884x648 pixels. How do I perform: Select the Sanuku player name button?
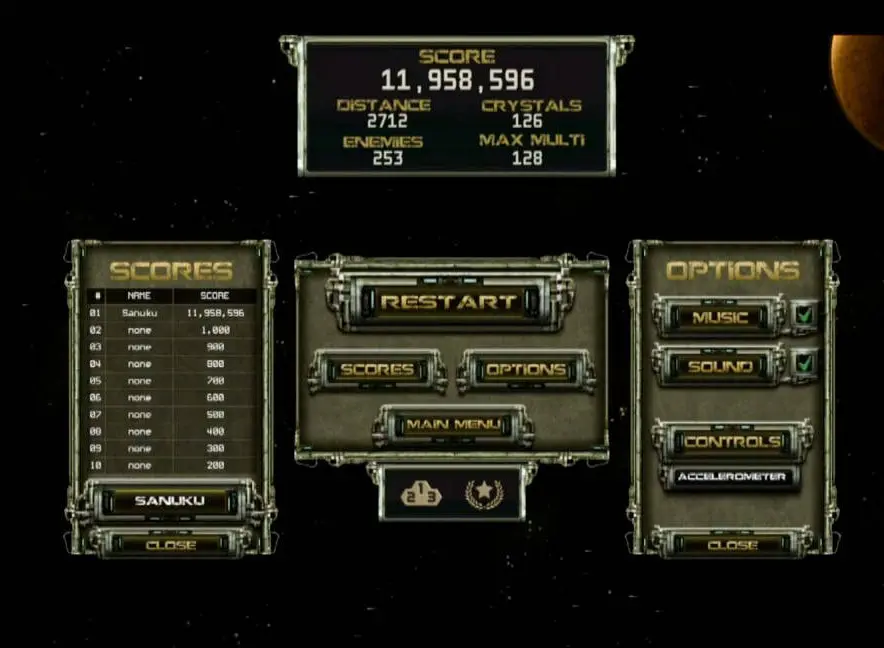coord(169,500)
